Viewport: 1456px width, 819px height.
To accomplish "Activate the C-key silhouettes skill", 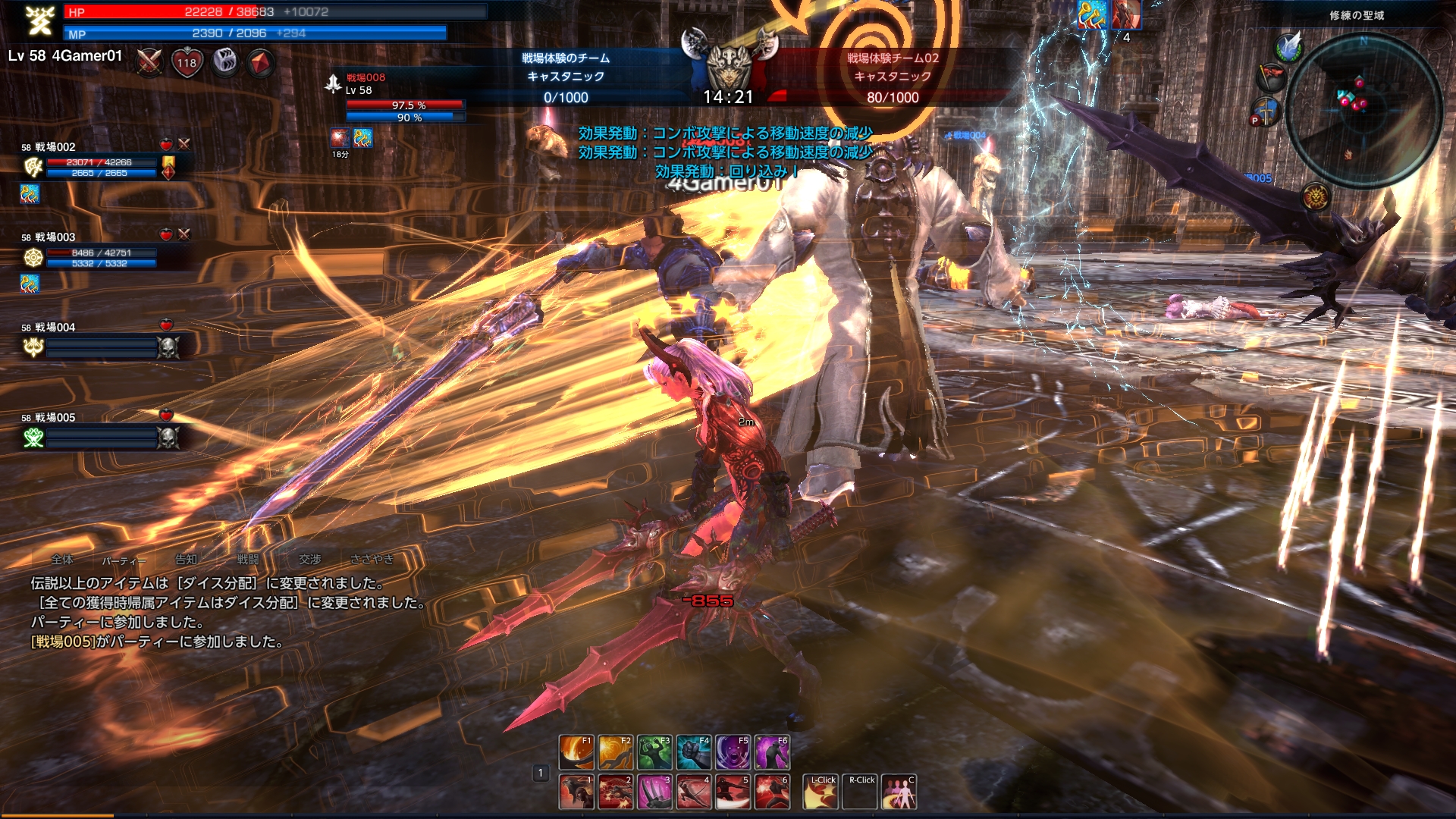I will pos(899,792).
